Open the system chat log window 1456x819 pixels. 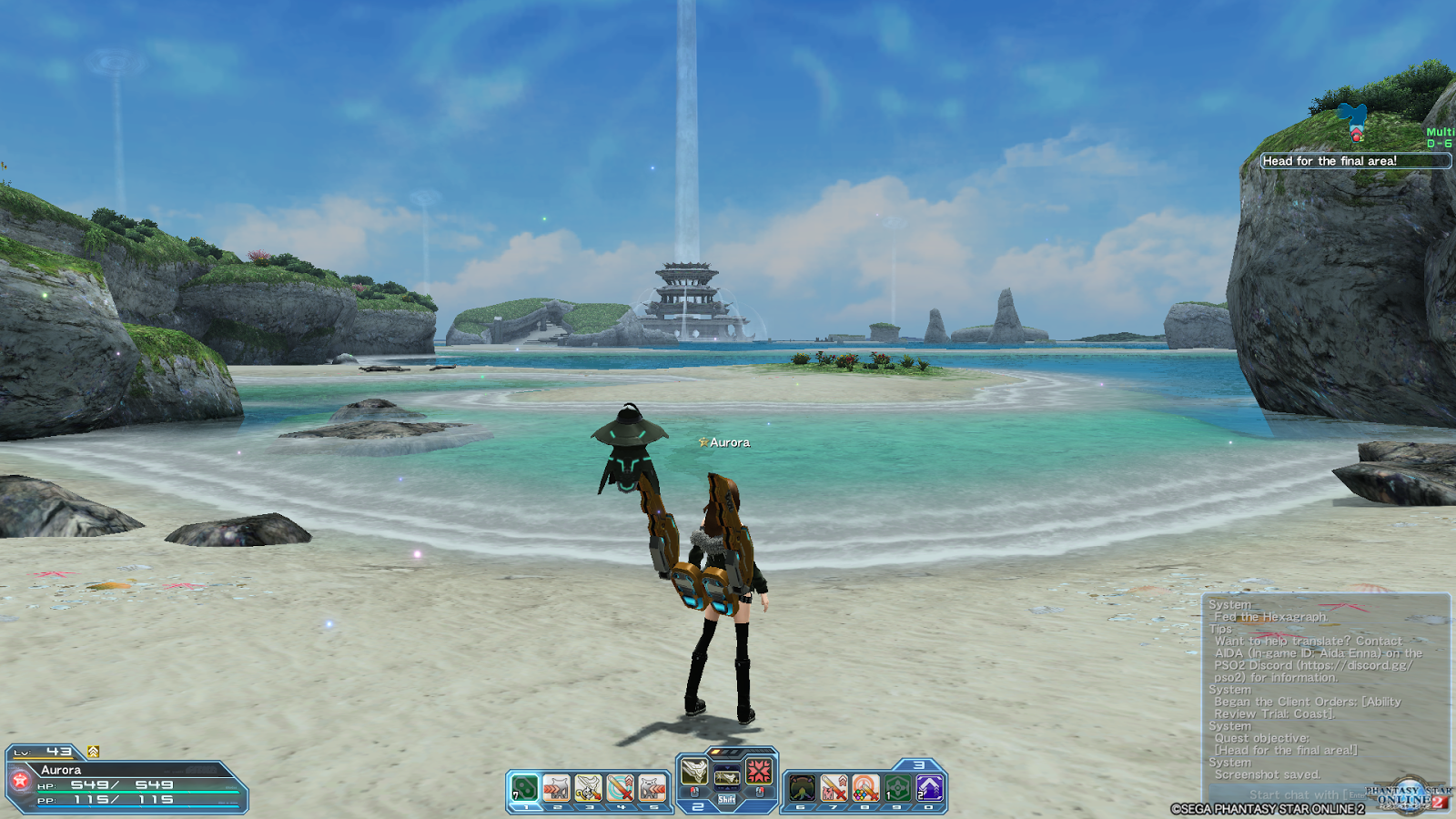[1326, 689]
